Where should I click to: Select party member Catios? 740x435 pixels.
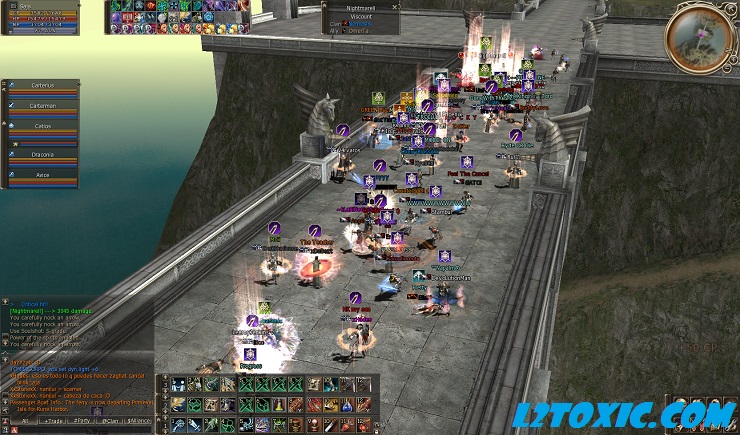click(x=42, y=128)
